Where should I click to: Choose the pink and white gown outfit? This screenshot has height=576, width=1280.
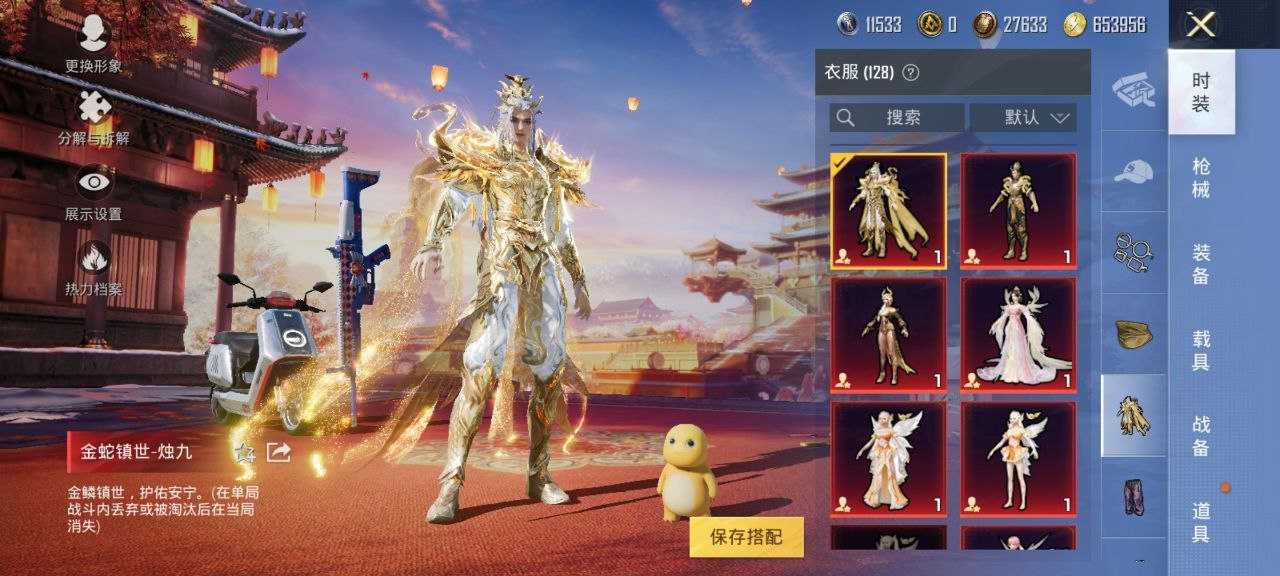(1018, 335)
